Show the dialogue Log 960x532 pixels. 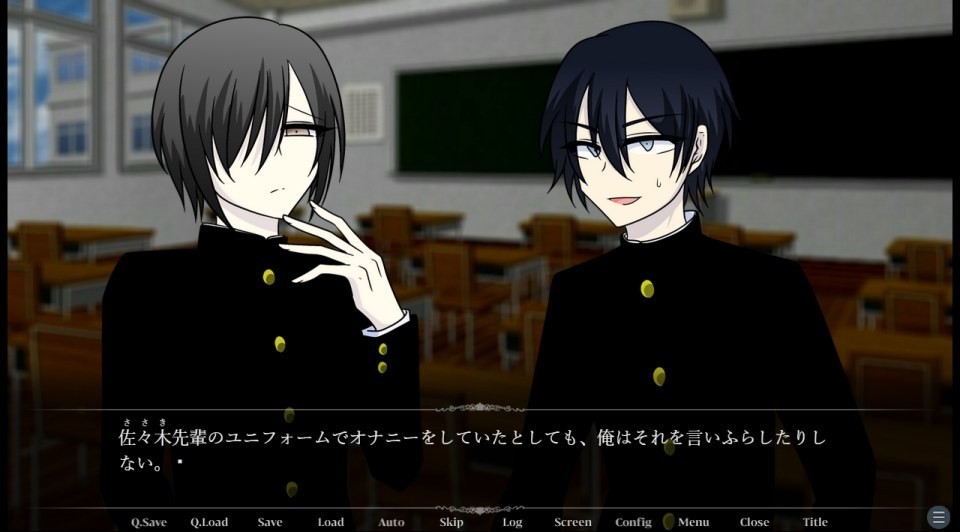pyautogui.click(x=512, y=522)
